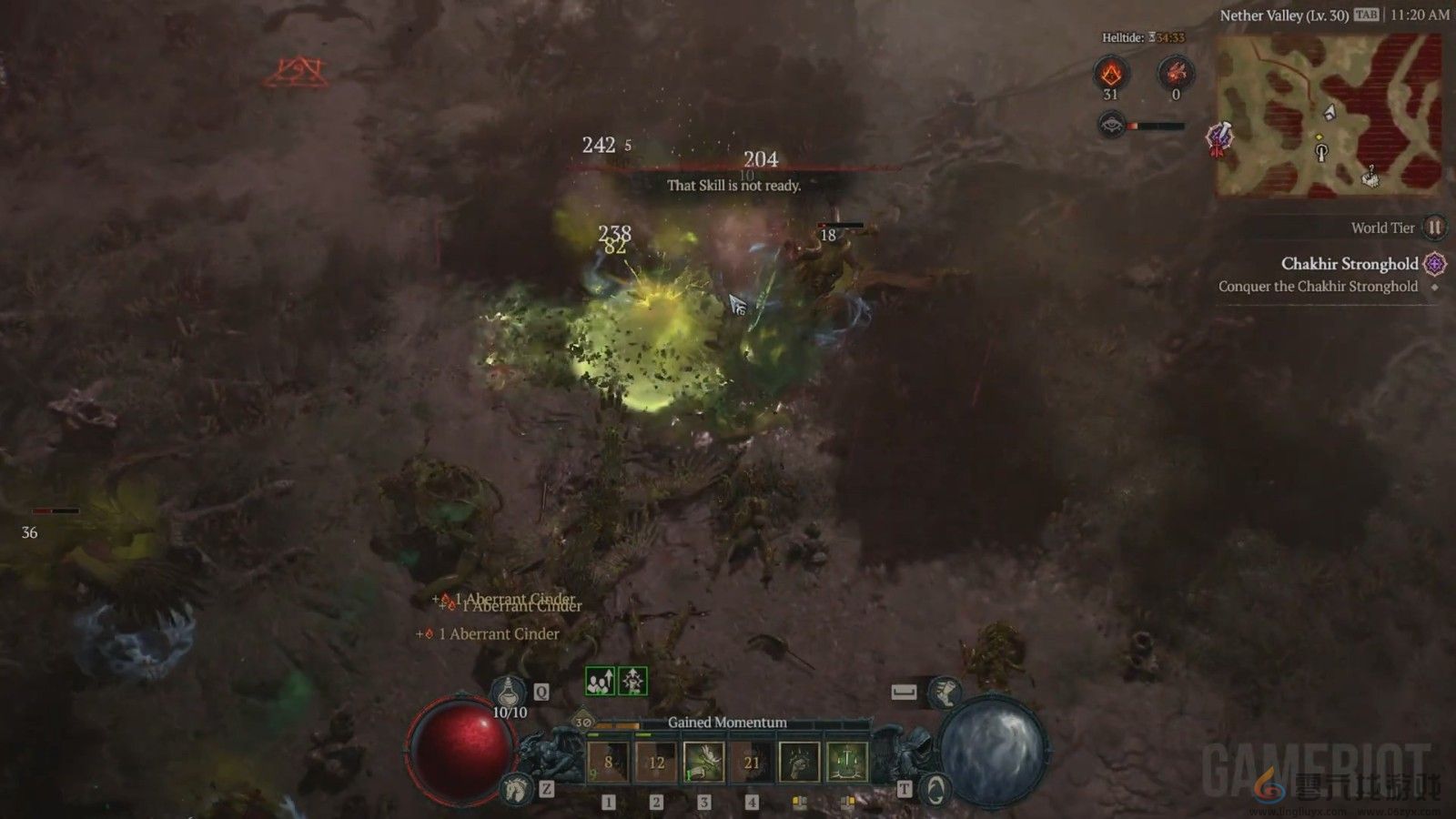Use the dark clawed-hand skill slot
The height and width of the screenshot is (819, 1456).
coord(799,763)
